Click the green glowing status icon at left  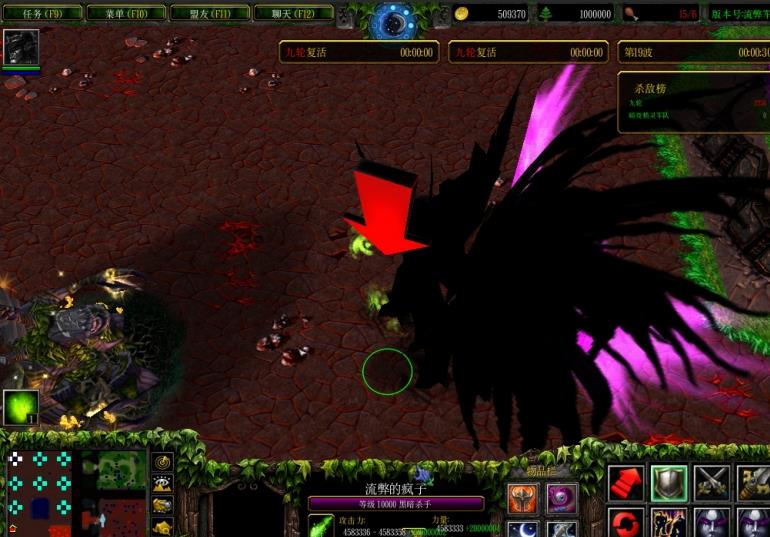pos(20,407)
